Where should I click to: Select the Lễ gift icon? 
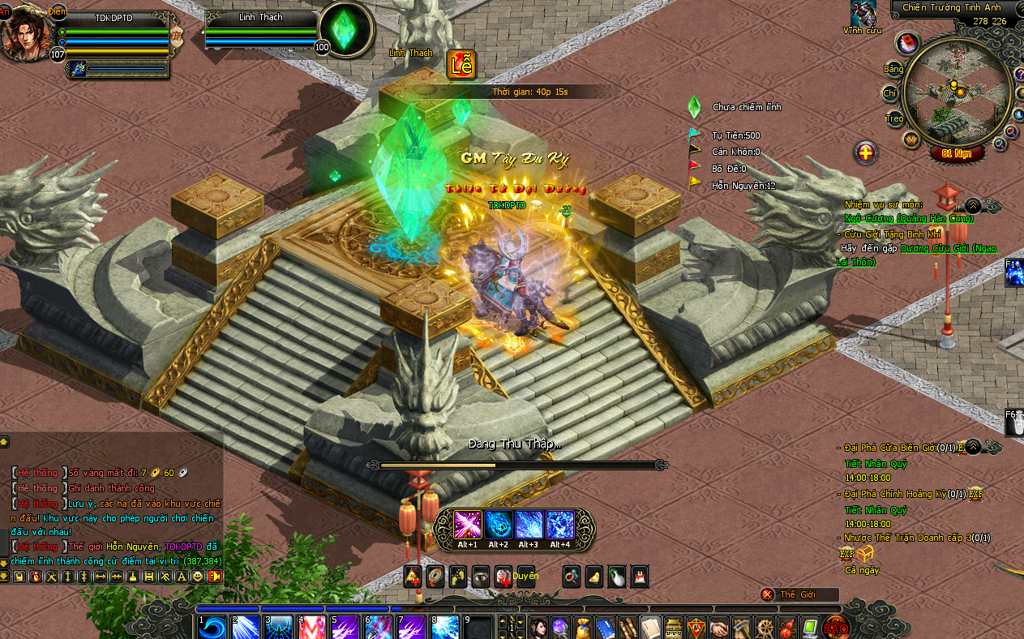461,64
